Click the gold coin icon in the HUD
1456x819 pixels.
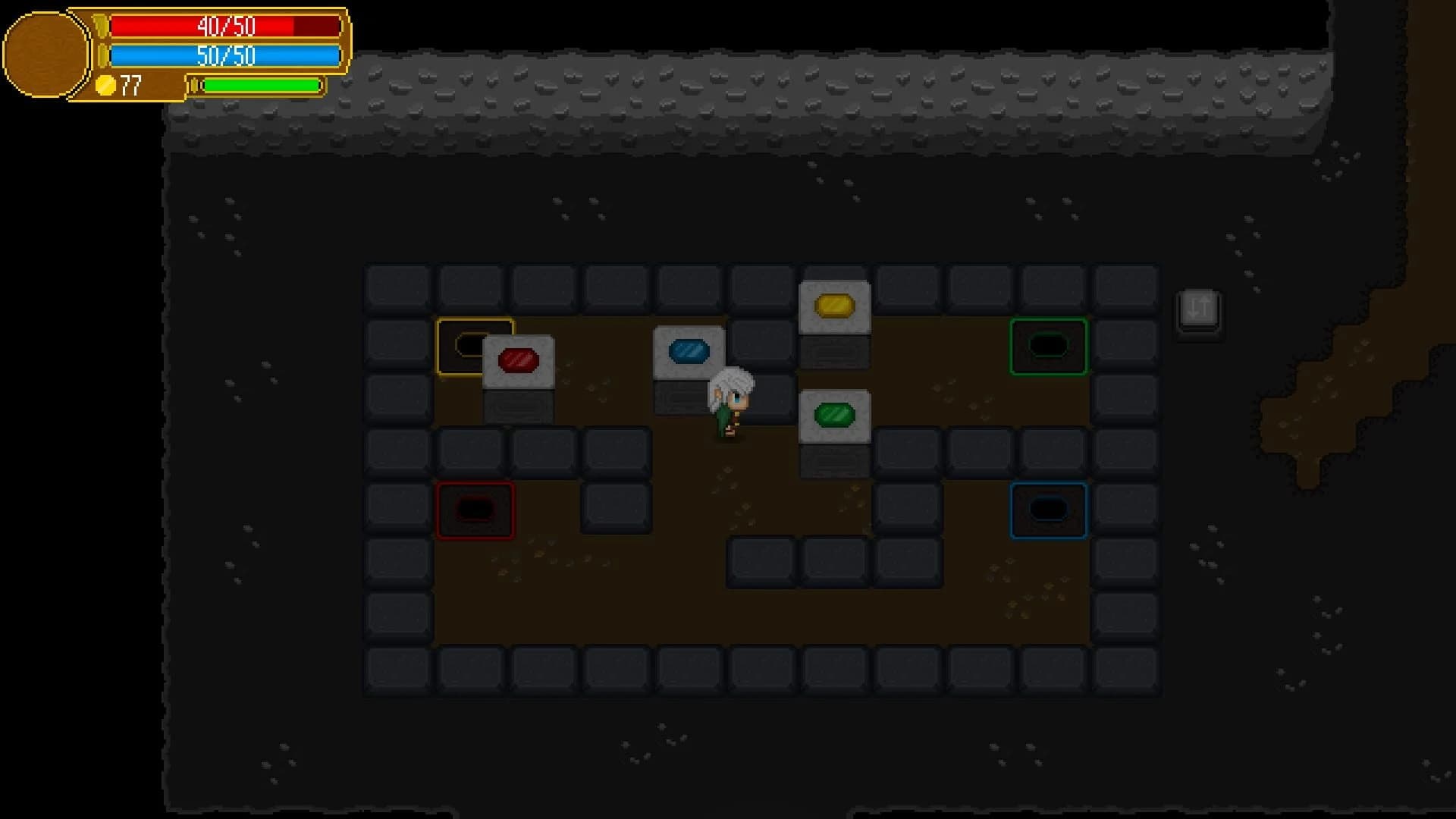point(107,86)
